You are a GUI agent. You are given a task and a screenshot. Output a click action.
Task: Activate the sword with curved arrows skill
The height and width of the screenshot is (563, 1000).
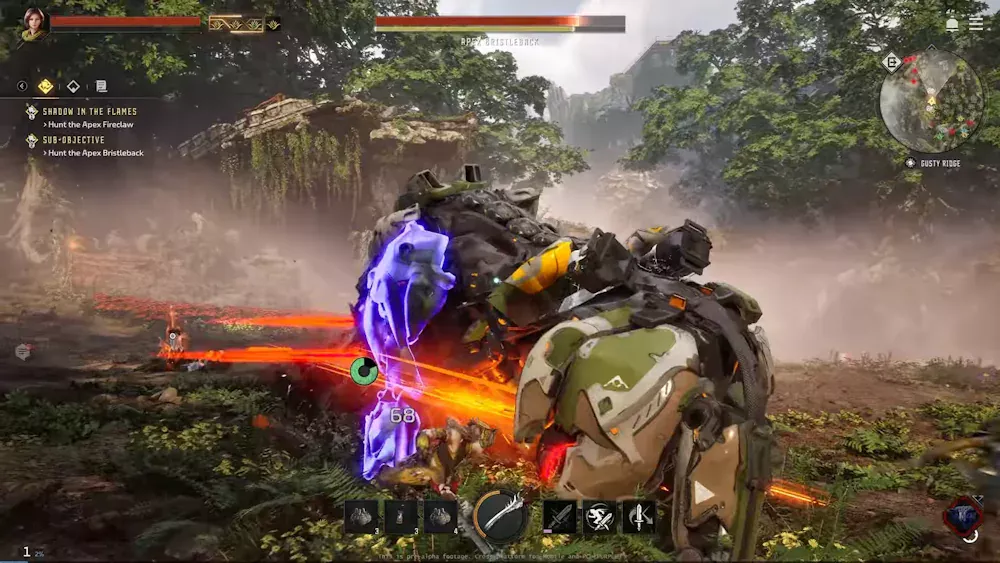click(639, 516)
